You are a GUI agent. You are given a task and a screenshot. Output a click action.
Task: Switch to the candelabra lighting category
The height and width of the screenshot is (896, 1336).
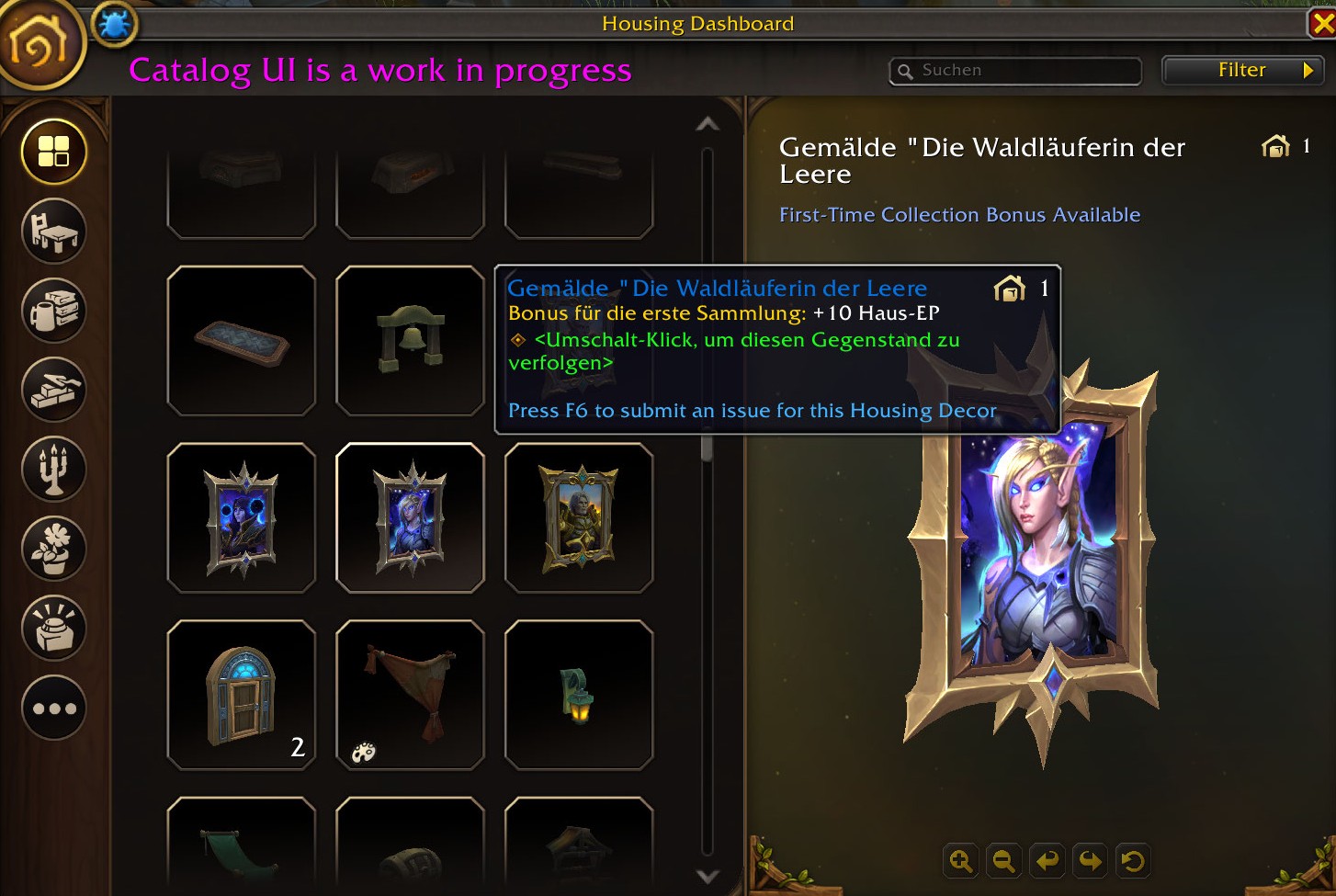pyautogui.click(x=54, y=469)
